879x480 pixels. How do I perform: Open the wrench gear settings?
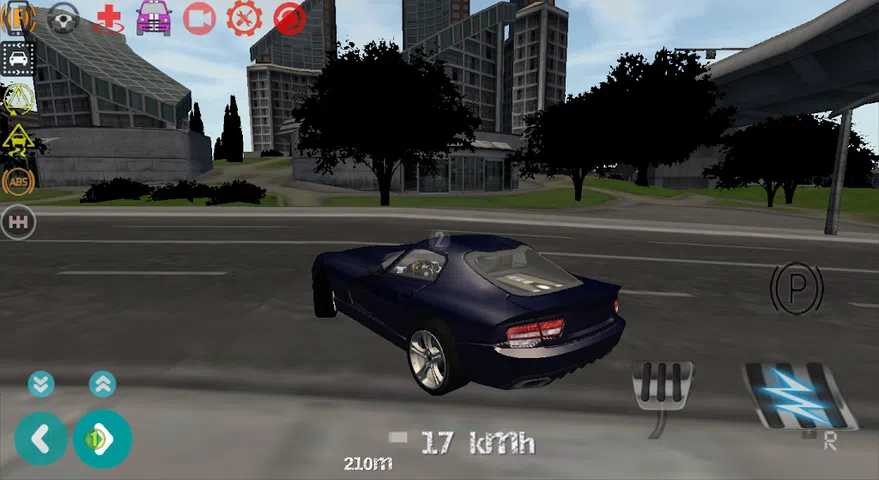pos(244,18)
